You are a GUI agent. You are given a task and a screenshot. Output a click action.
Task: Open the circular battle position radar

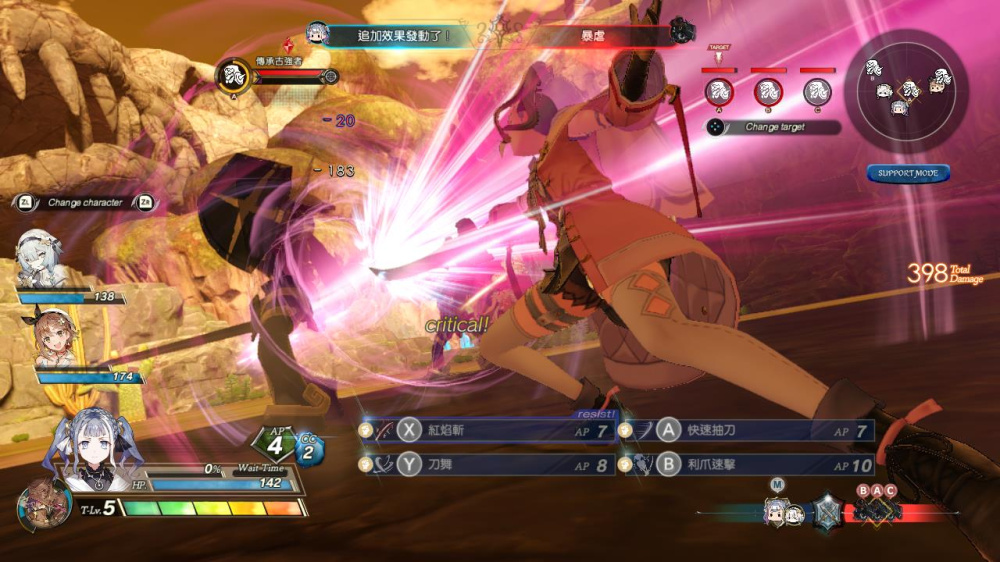tap(907, 89)
